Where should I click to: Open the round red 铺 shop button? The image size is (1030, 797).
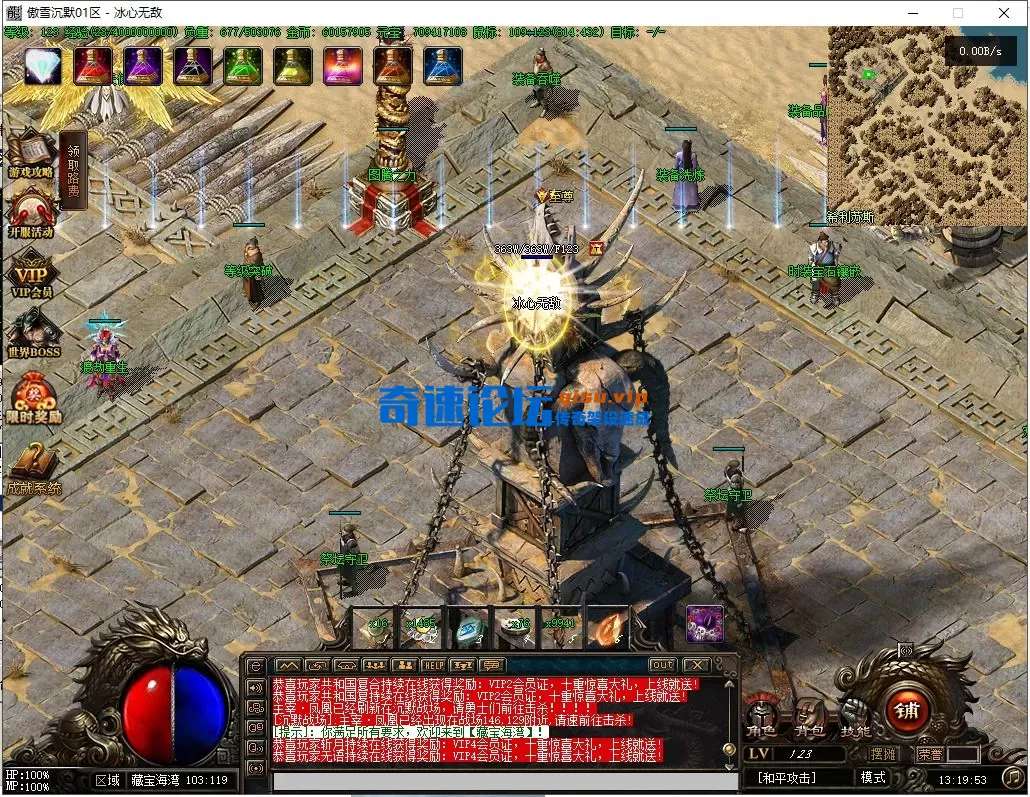[x=909, y=709]
